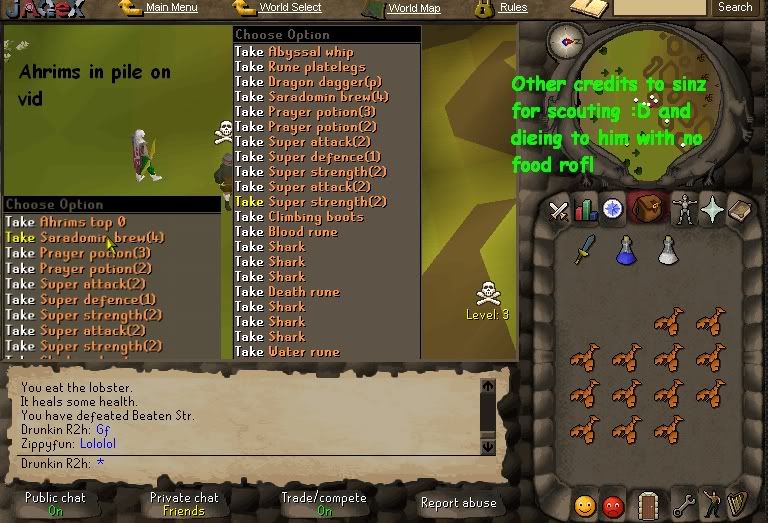Open the Rules page
768x523 pixels.
click(513, 8)
